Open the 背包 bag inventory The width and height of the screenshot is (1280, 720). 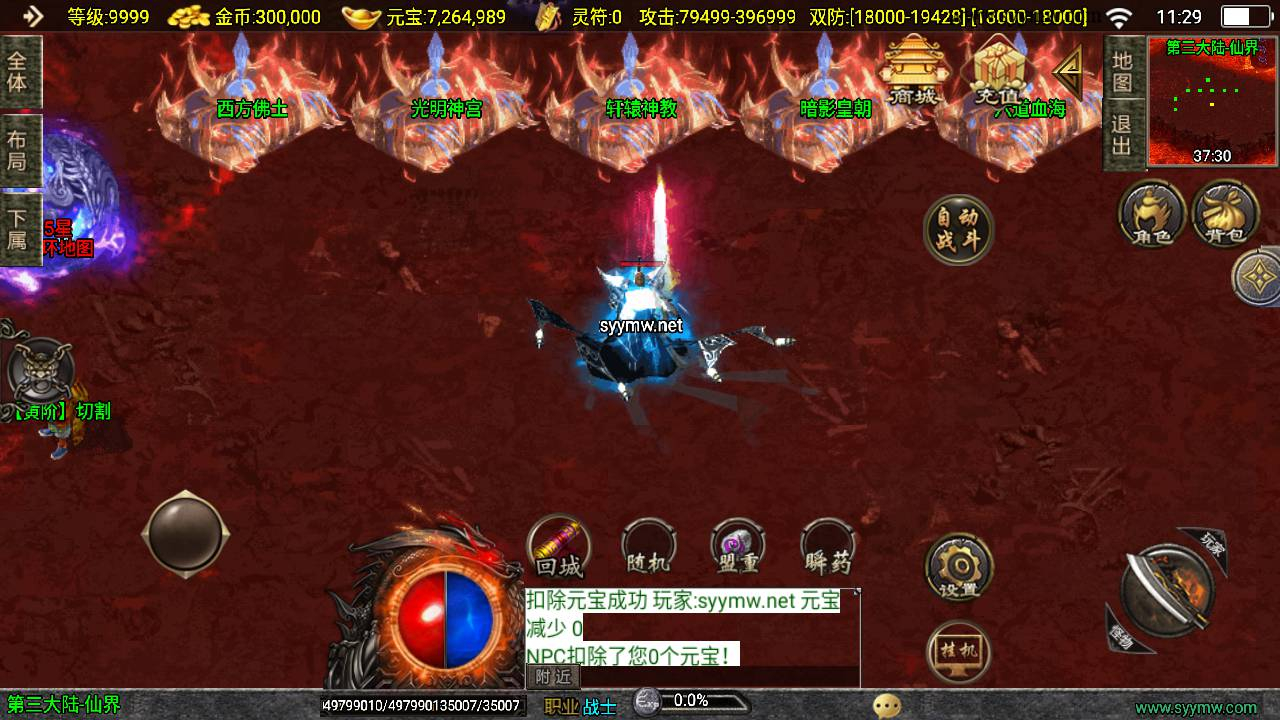click(x=1225, y=213)
